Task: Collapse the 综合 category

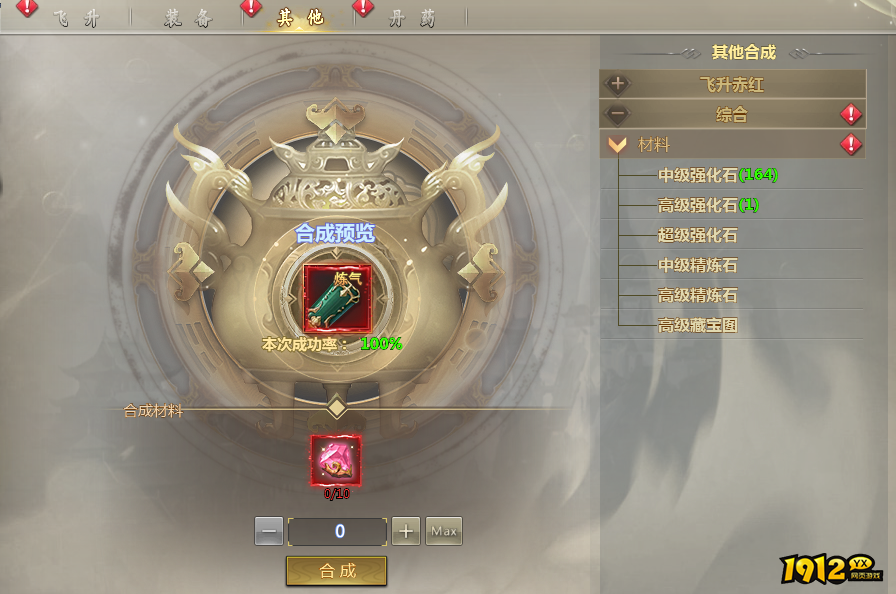Action: [732, 115]
